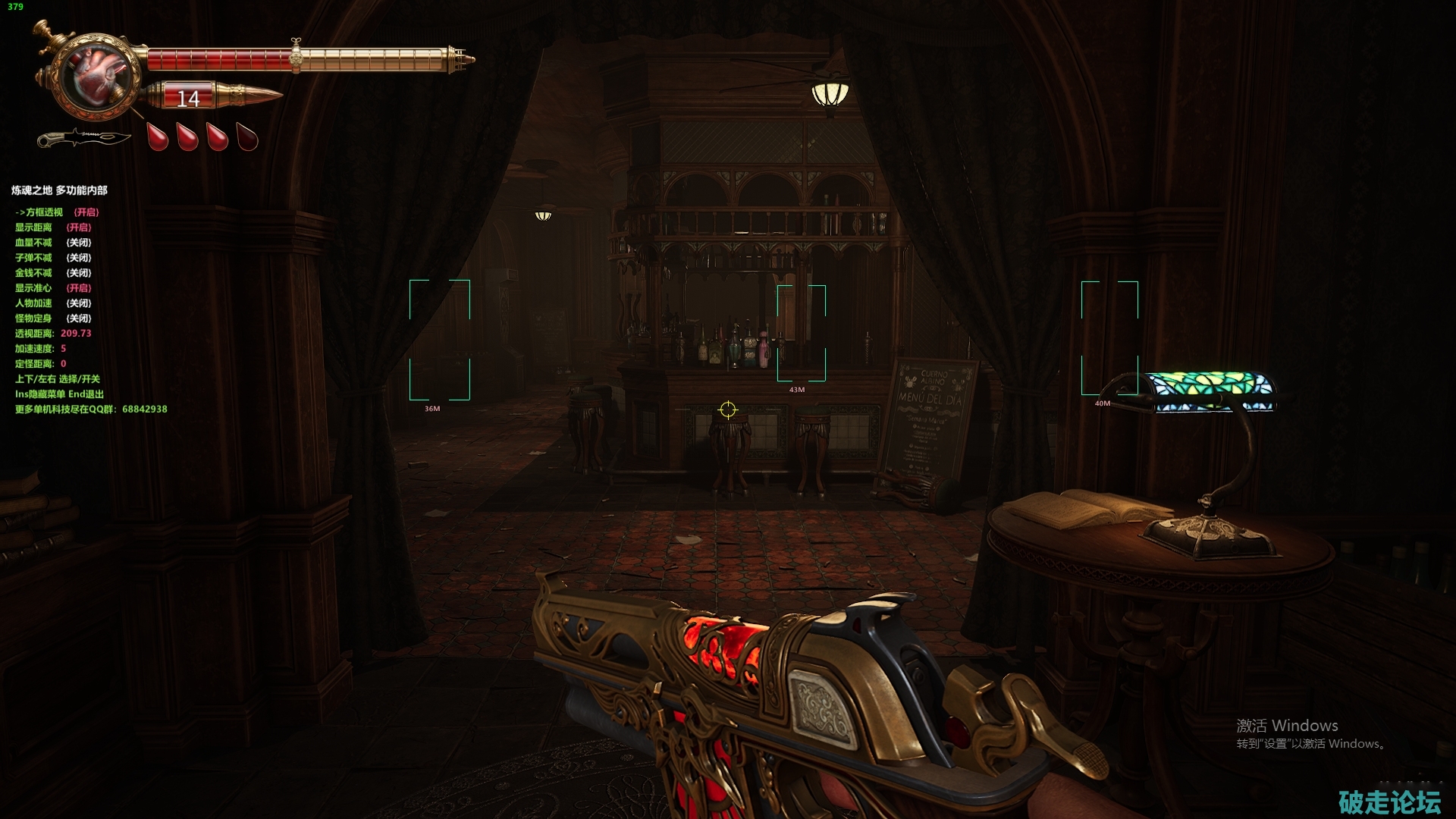Image resolution: width=1456 pixels, height=819 pixels.
Task: Enable the 金钱不减 infinite money option
Action: click(52, 273)
